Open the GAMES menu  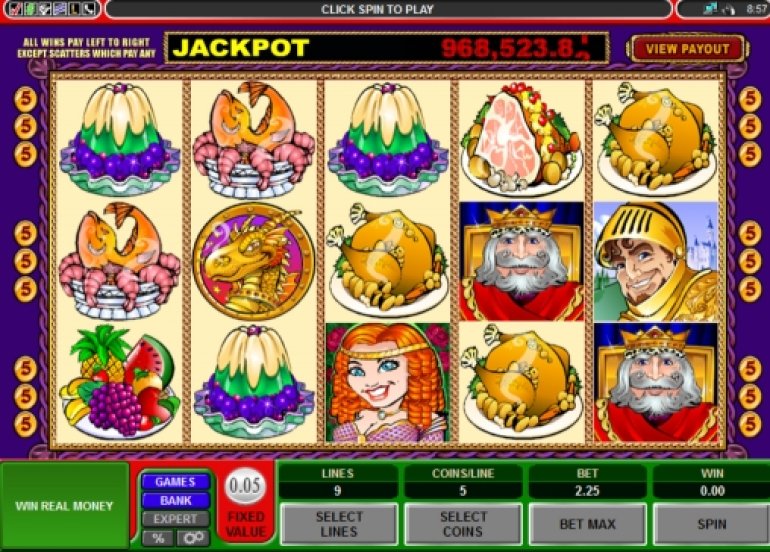(175, 482)
